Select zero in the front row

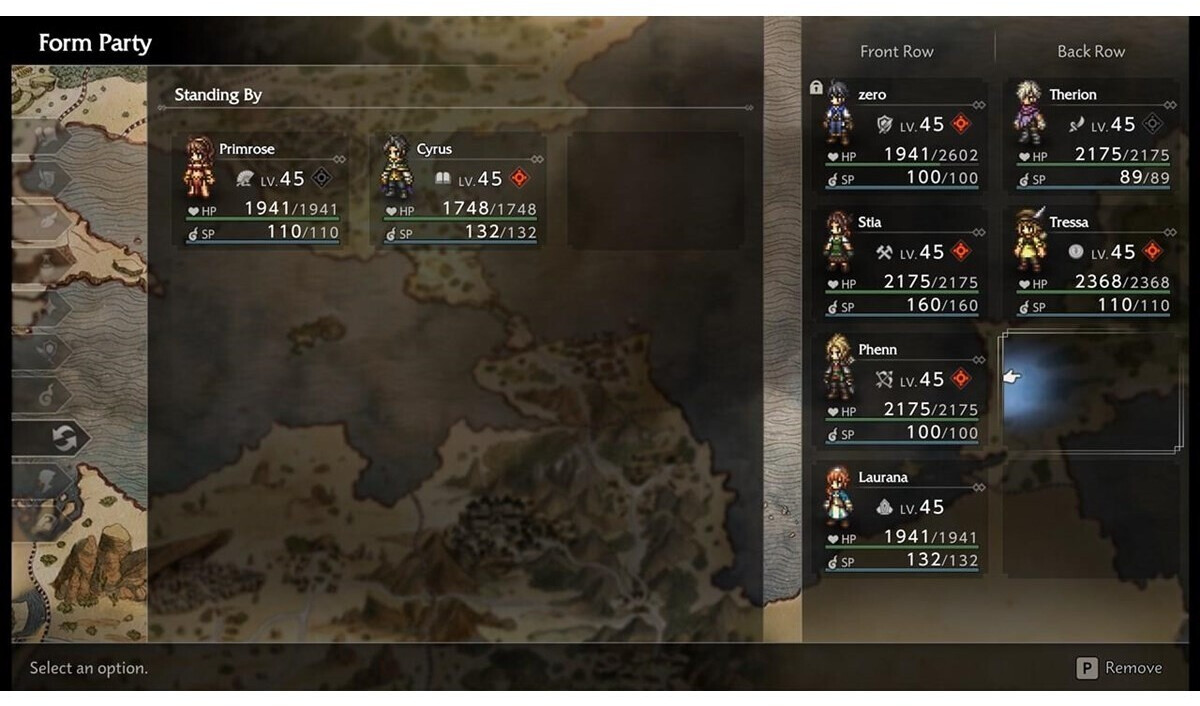pyautogui.click(x=902, y=137)
